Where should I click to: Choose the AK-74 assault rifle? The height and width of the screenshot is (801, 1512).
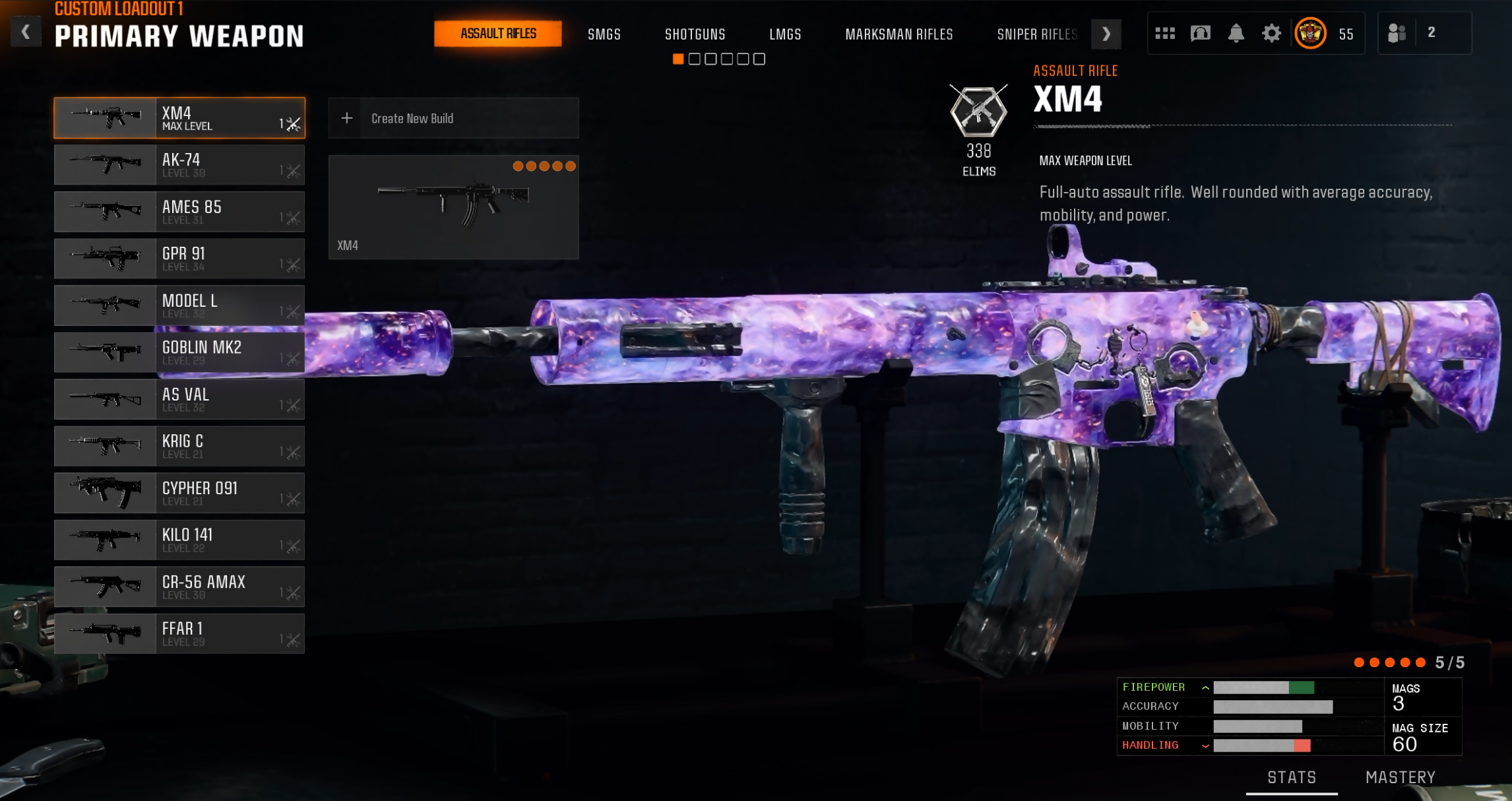179,165
